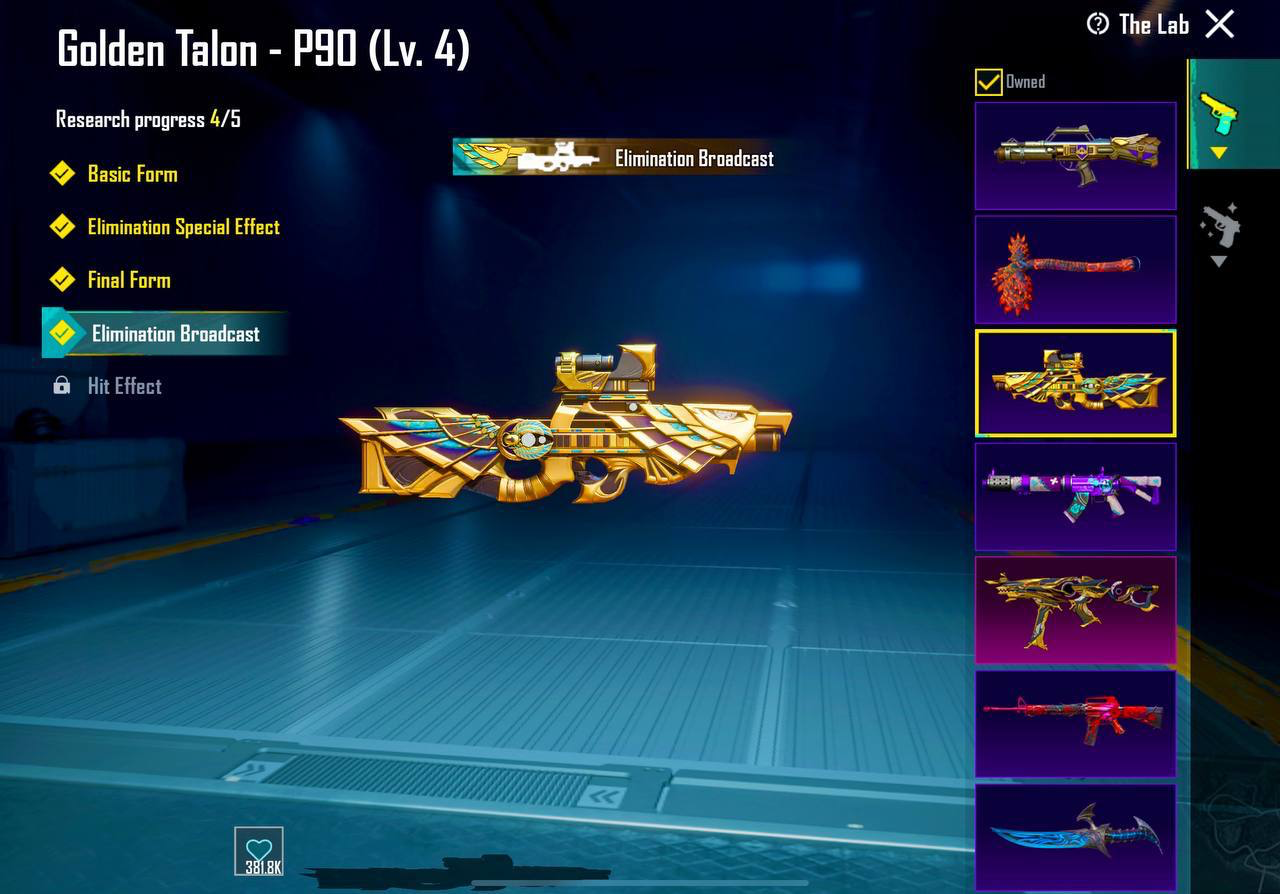Select the gold and purple rifle skin thumbnail
The width and height of the screenshot is (1280, 894).
(1075, 156)
